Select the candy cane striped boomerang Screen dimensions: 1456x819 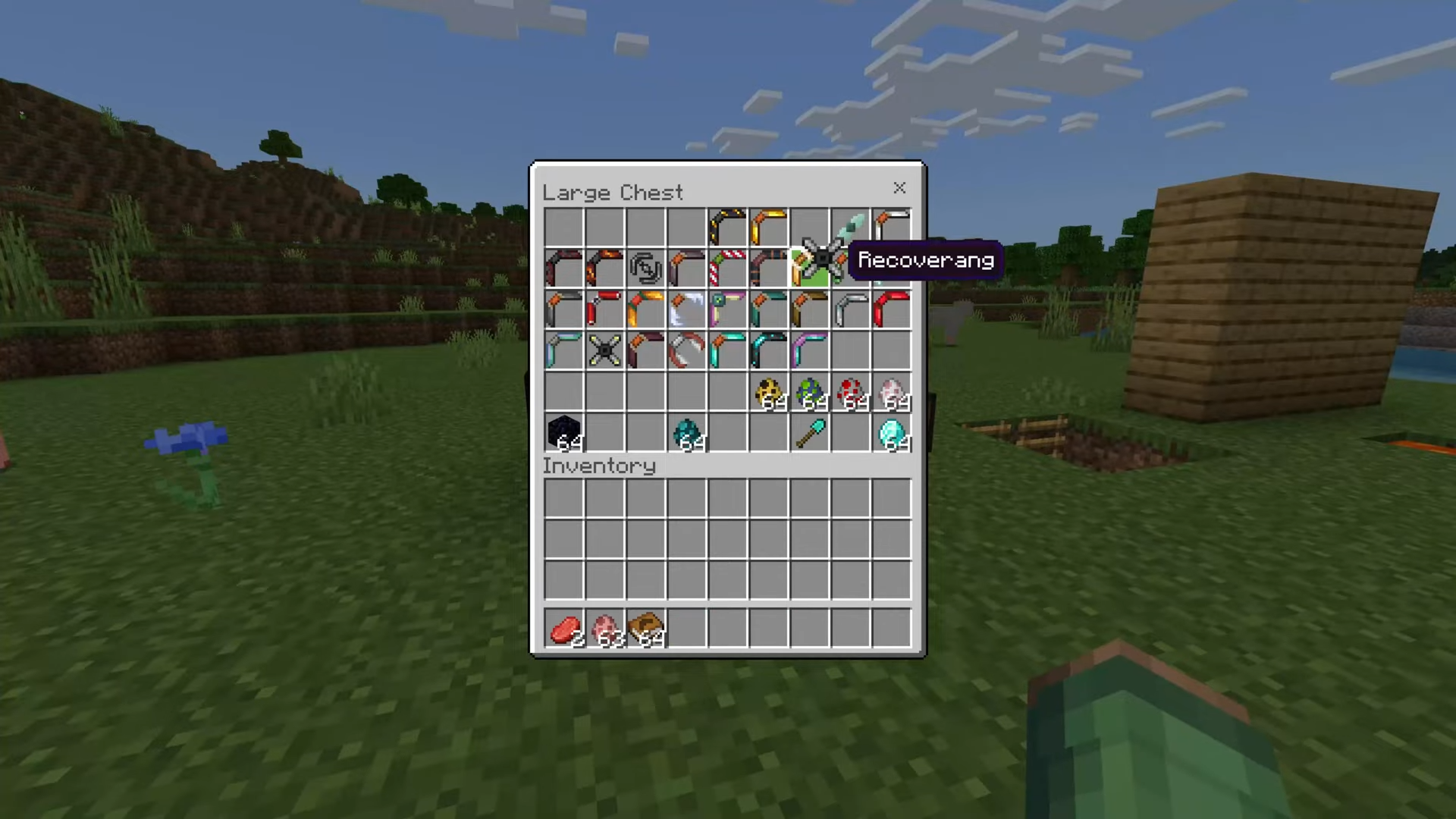[x=726, y=268]
